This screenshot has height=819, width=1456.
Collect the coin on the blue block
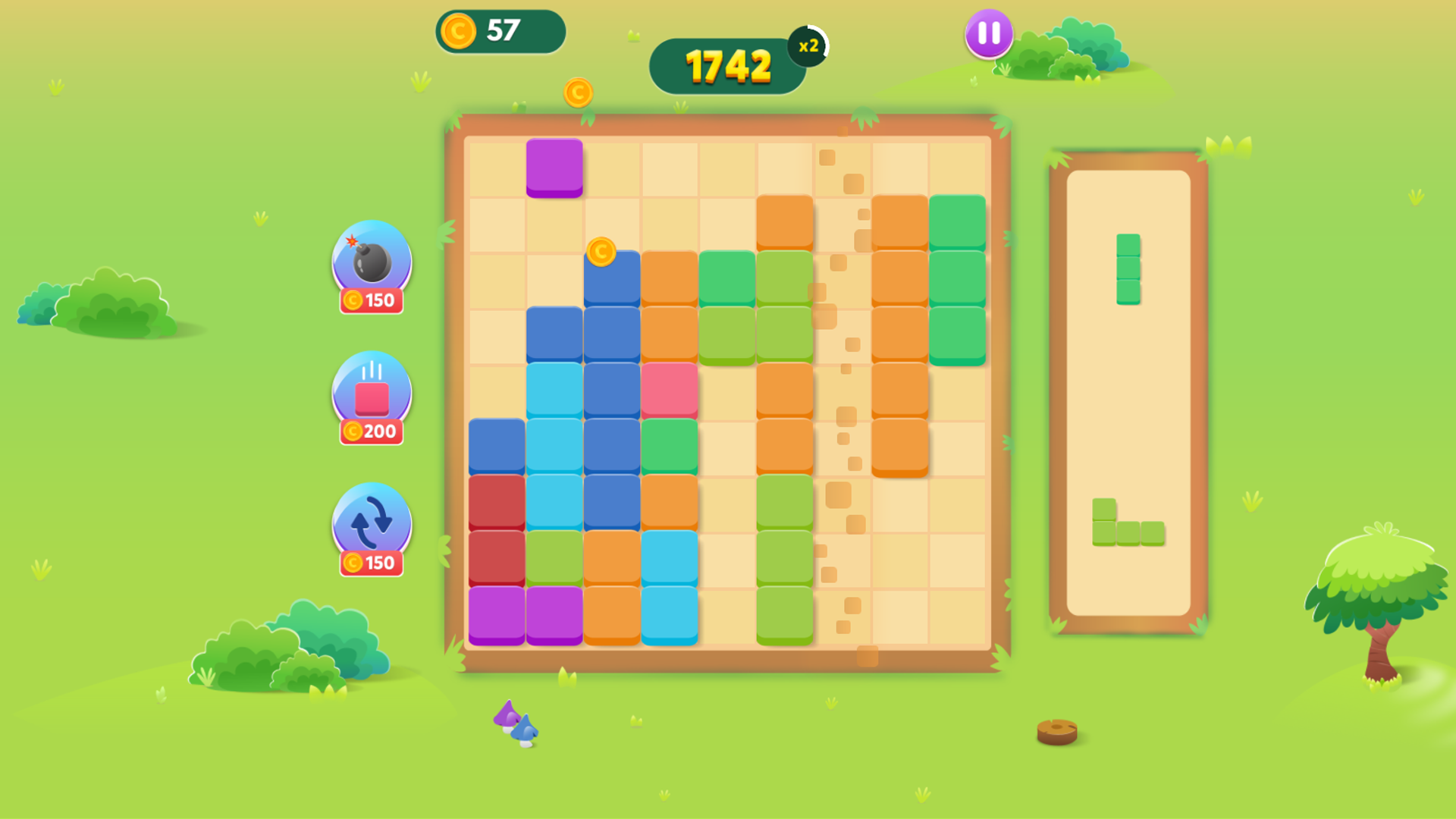pyautogui.click(x=601, y=253)
